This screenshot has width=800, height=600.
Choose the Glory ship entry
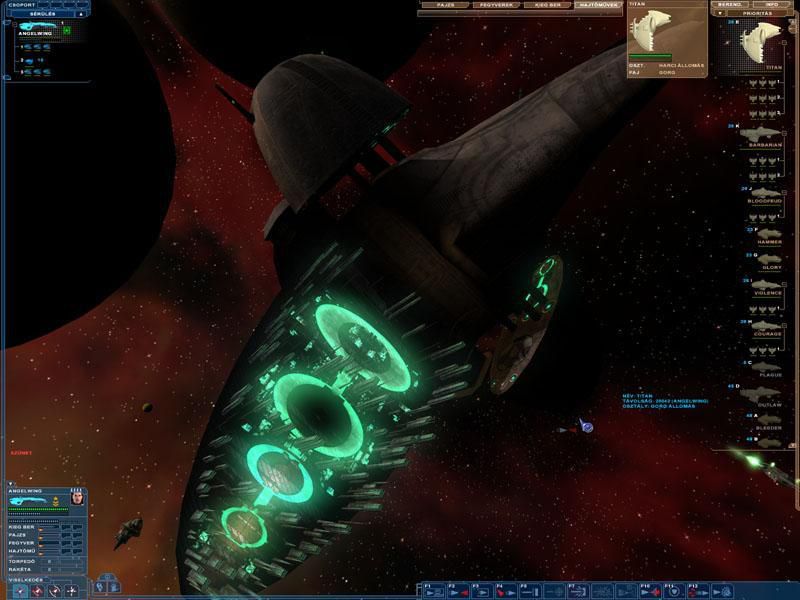click(x=765, y=259)
